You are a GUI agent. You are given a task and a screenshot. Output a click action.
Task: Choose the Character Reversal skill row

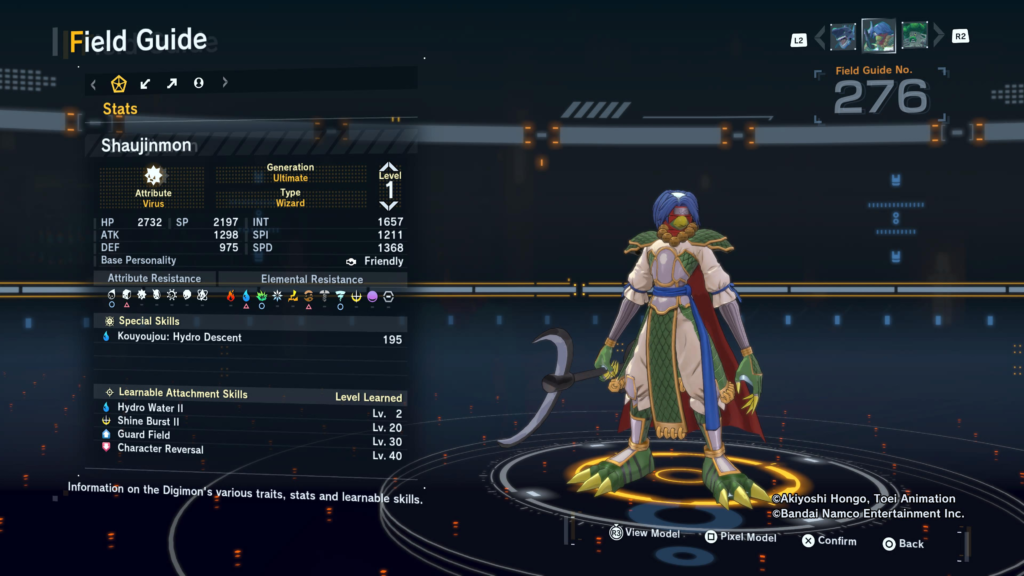(x=252, y=449)
